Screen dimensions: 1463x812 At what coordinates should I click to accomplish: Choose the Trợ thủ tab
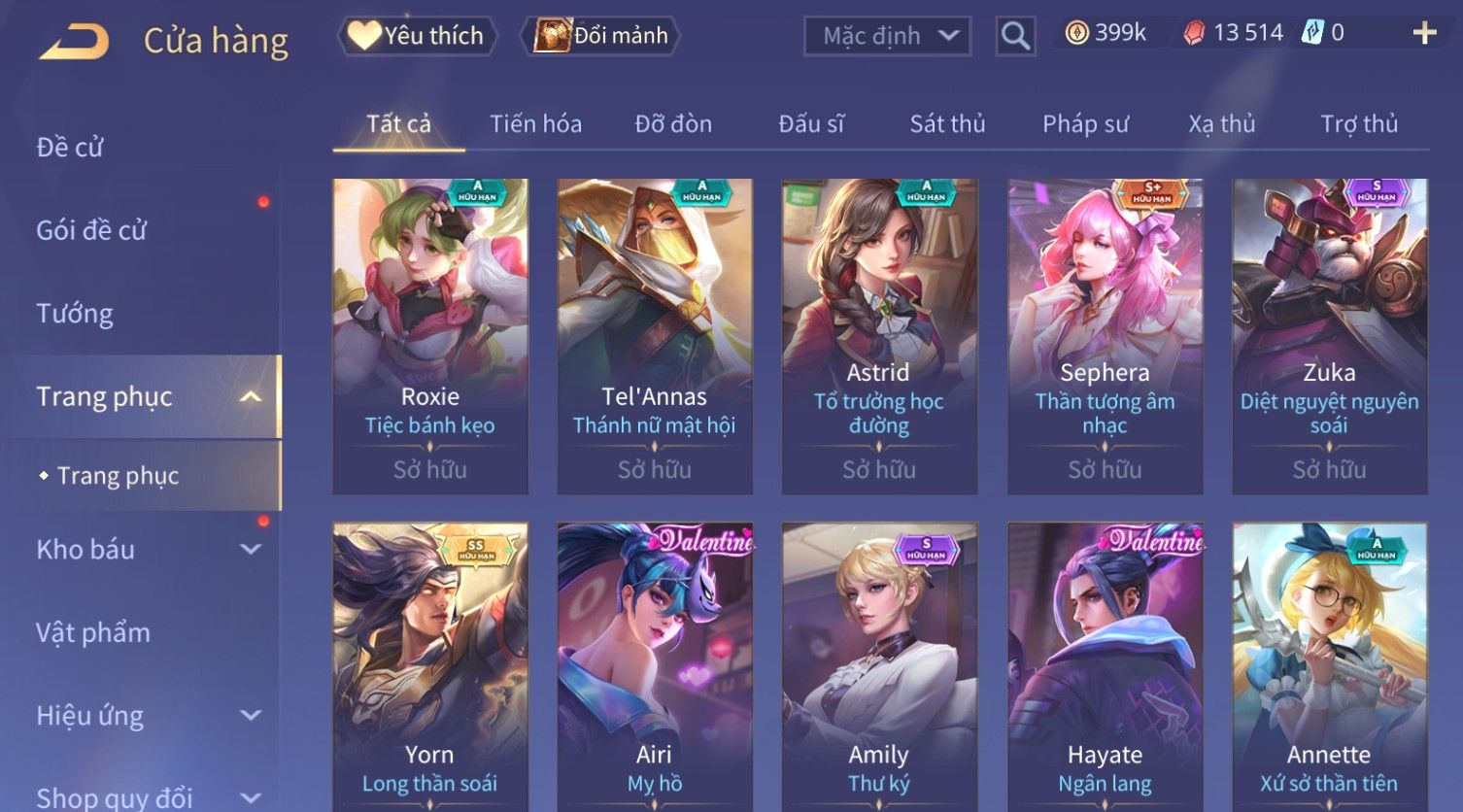pyautogui.click(x=1358, y=124)
